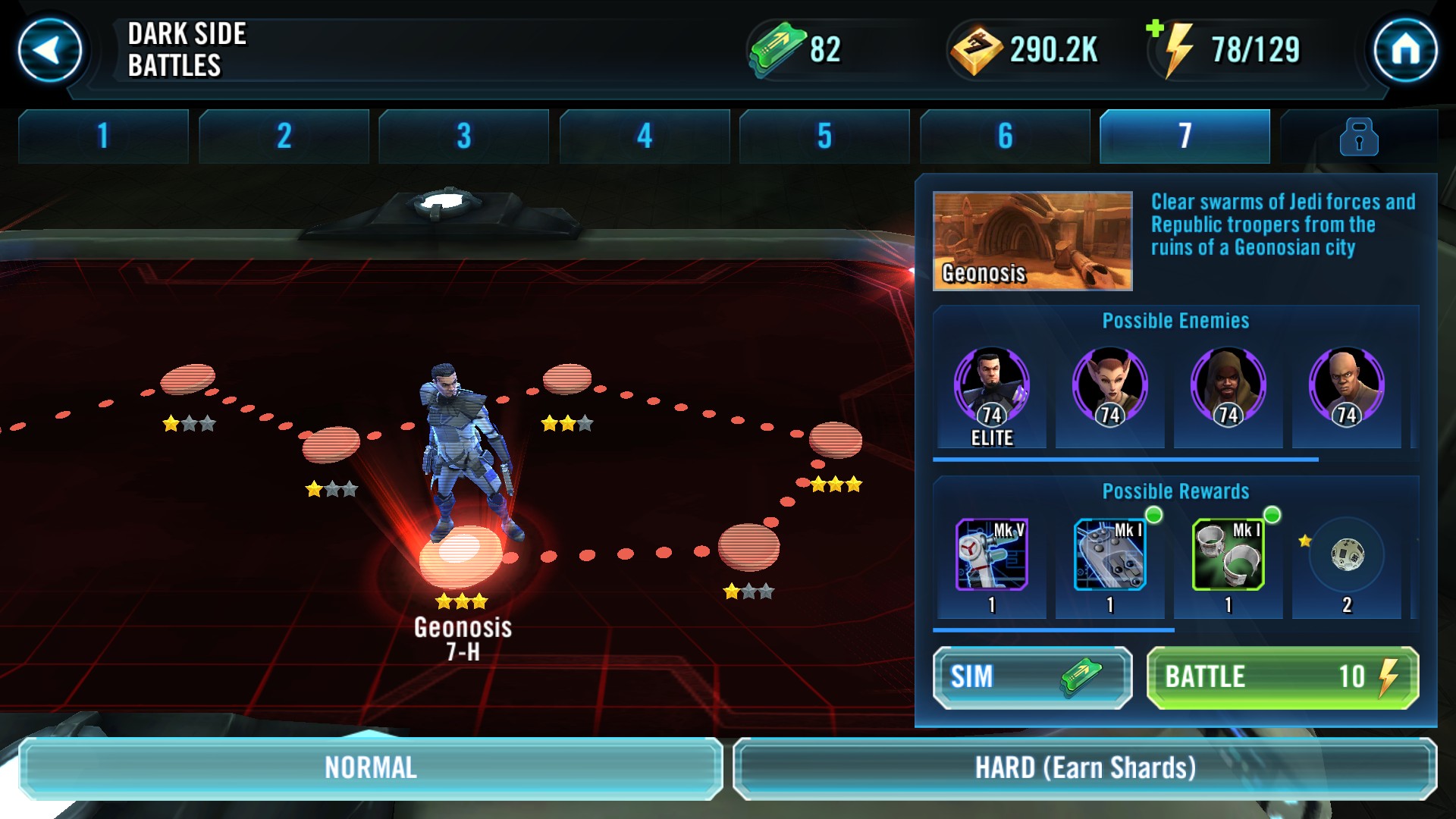Switch to NORMAL difficulty

370,768
